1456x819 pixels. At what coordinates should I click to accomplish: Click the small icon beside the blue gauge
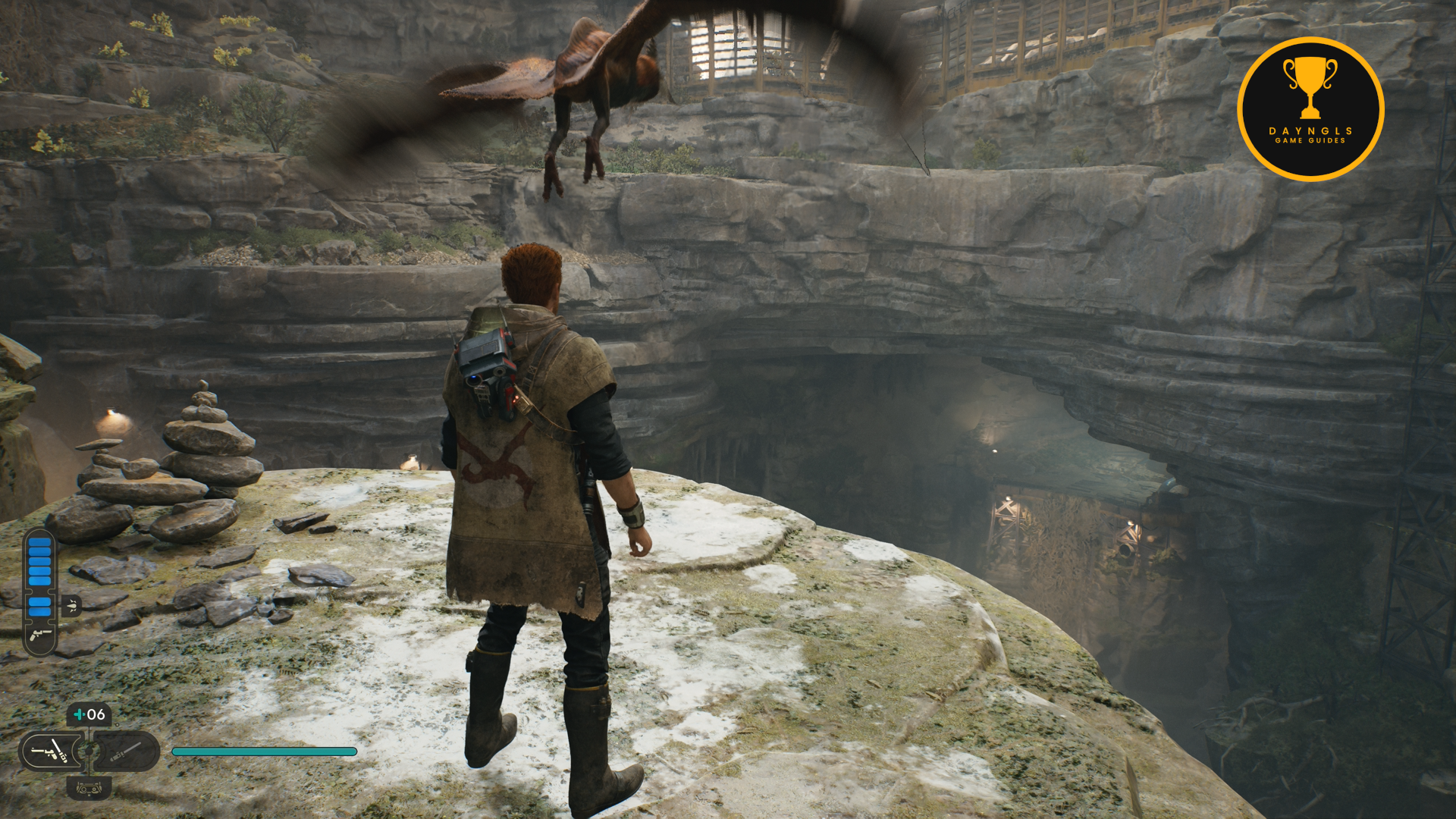click(72, 605)
